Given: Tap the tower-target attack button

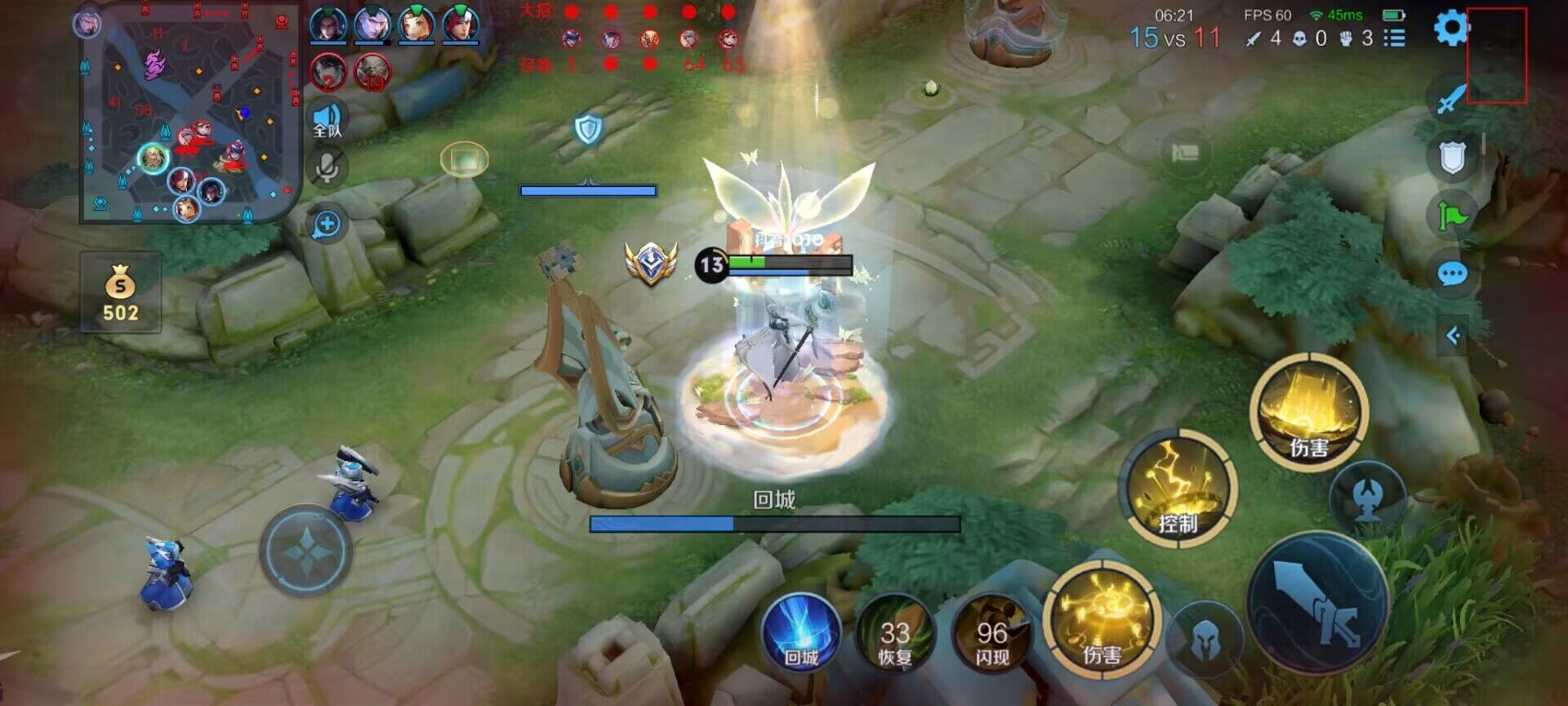Looking at the screenshot, I should click(1368, 498).
